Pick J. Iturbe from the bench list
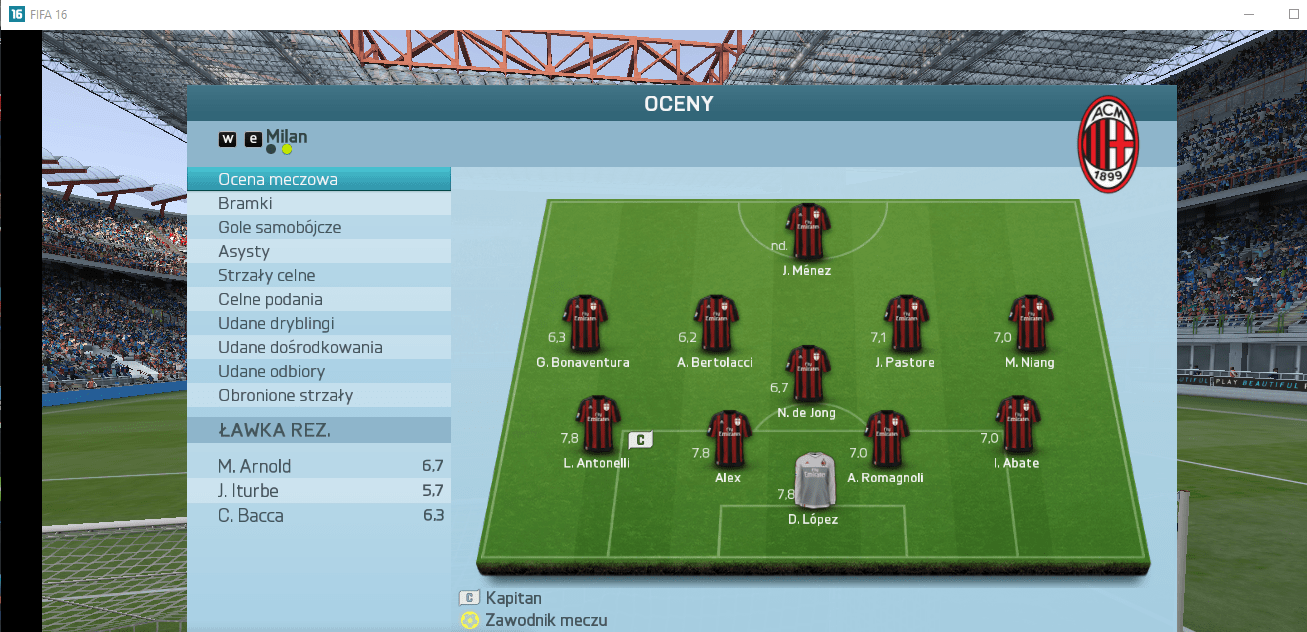Image resolution: width=1307 pixels, height=632 pixels. pos(318,491)
